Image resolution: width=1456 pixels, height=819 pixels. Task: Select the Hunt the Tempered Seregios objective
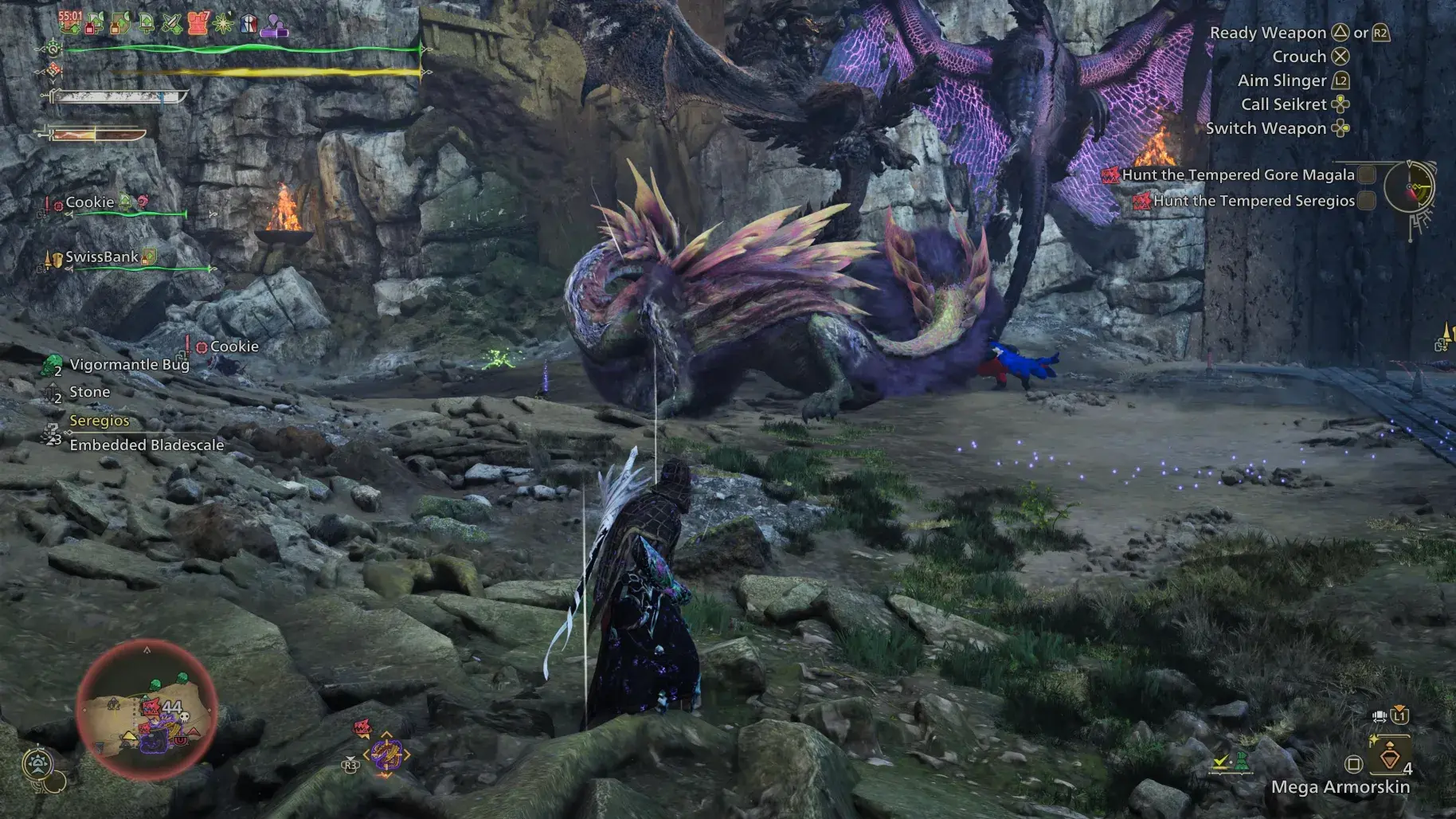pyautogui.click(x=1253, y=202)
